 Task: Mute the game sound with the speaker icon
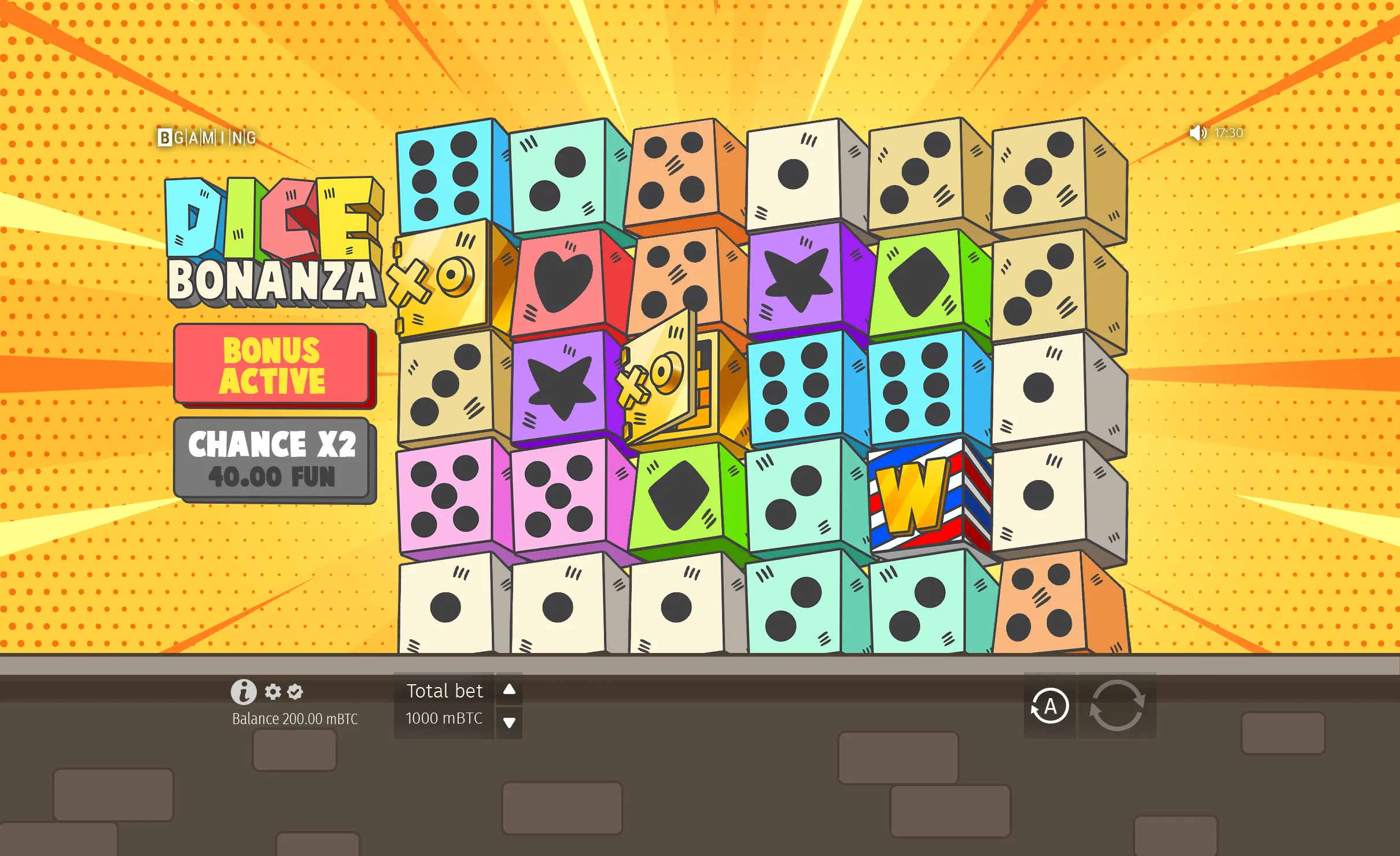[1198, 134]
